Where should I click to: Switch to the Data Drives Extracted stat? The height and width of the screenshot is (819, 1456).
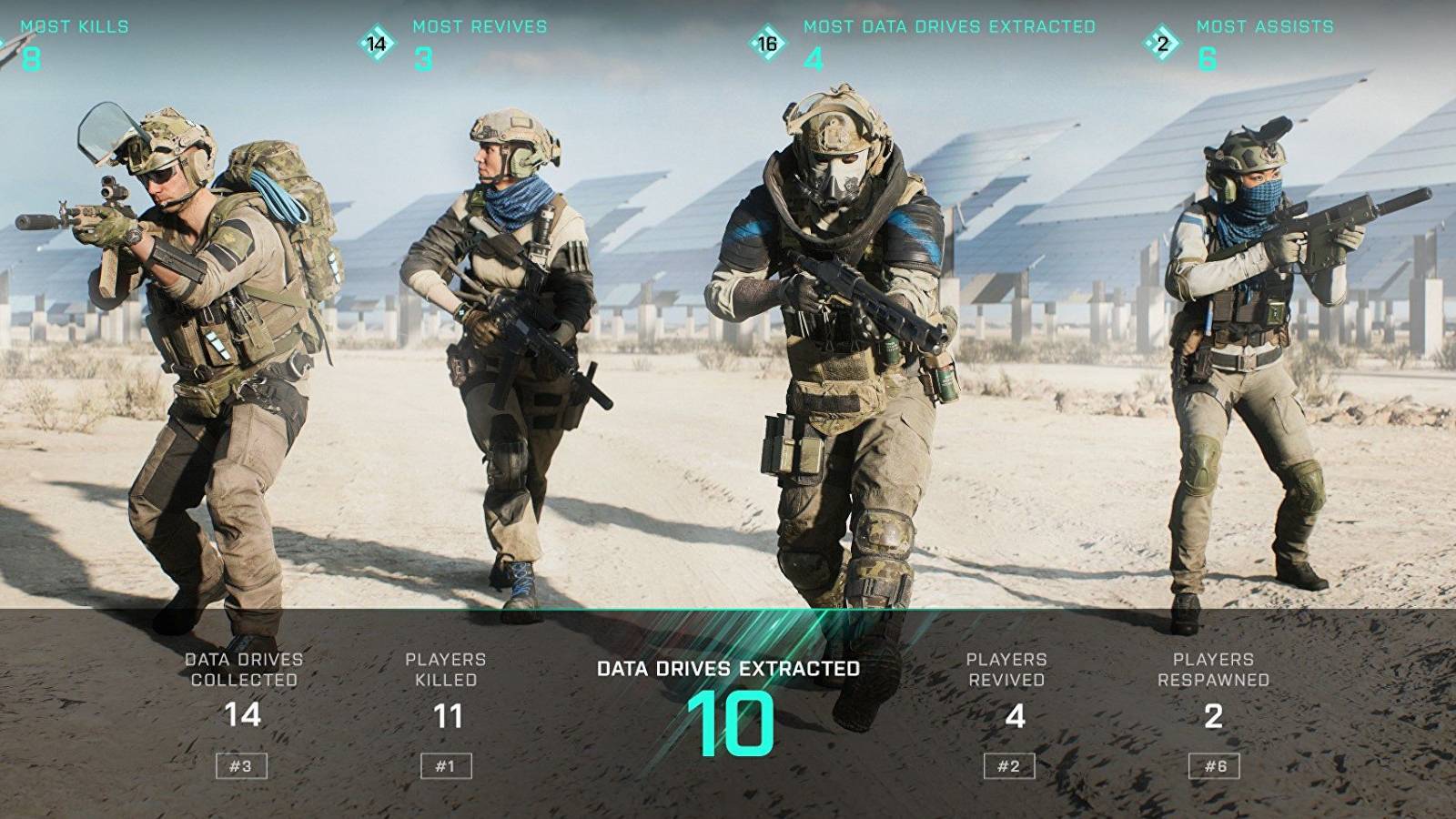(x=728, y=666)
